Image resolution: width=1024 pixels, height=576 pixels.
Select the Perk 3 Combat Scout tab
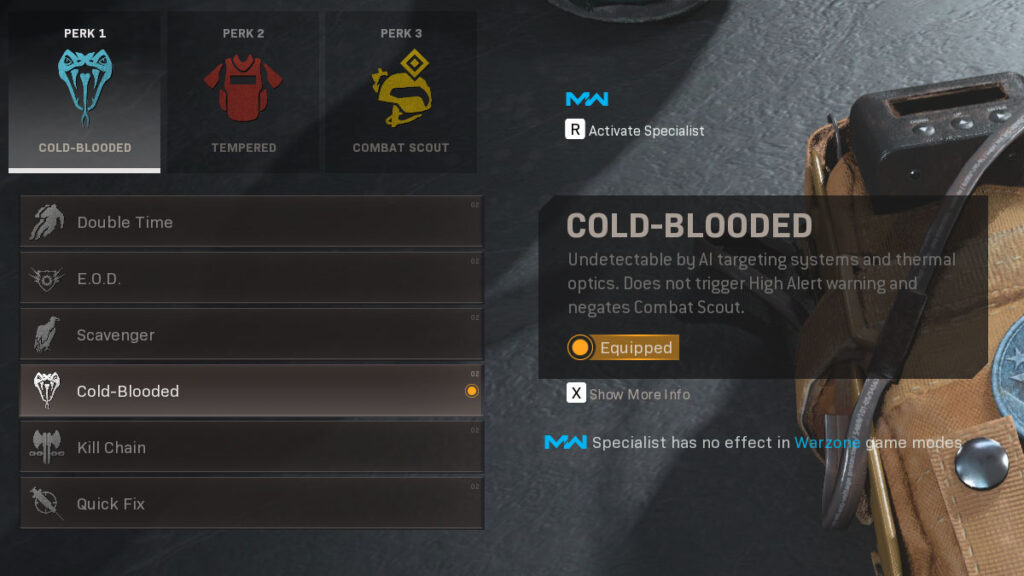(x=400, y=92)
